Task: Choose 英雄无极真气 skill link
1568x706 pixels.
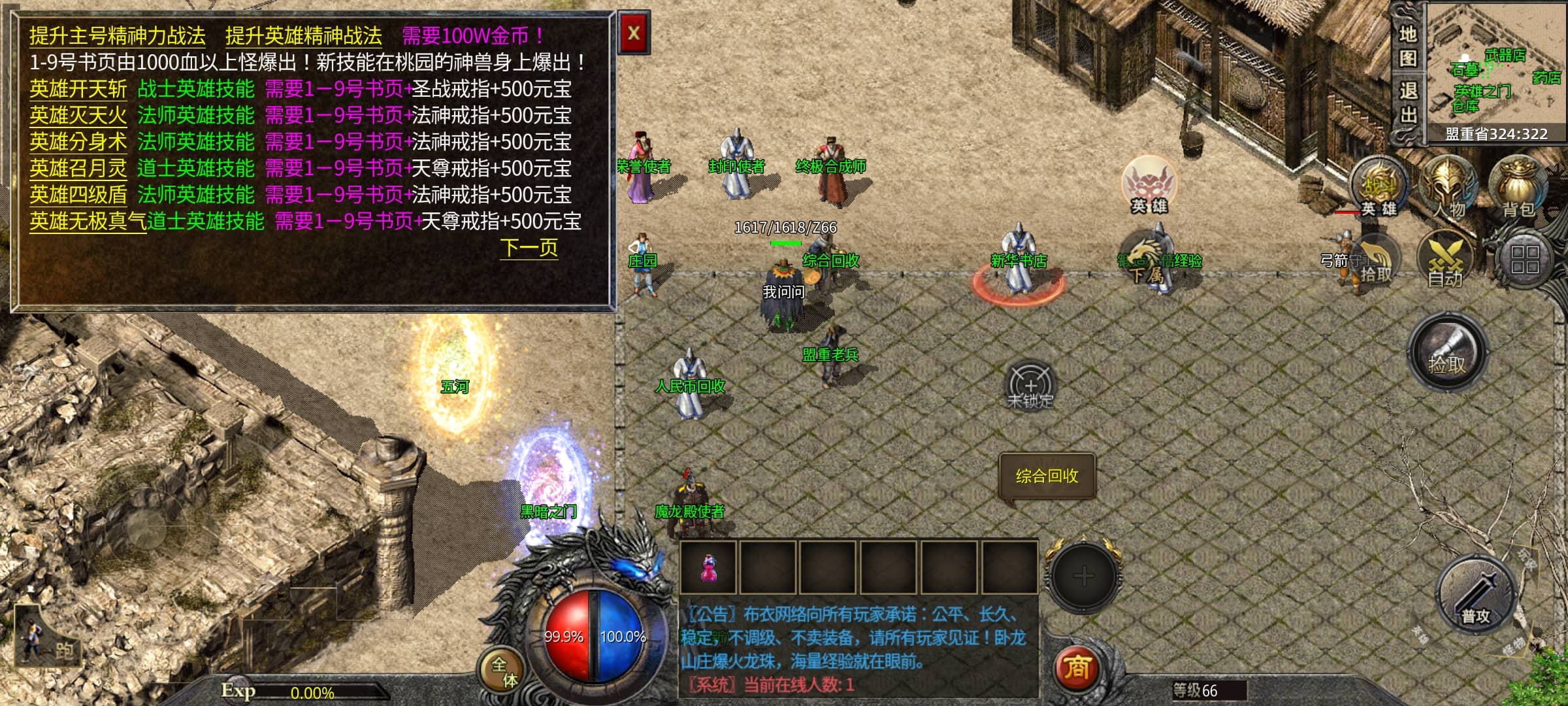Action: (x=88, y=222)
